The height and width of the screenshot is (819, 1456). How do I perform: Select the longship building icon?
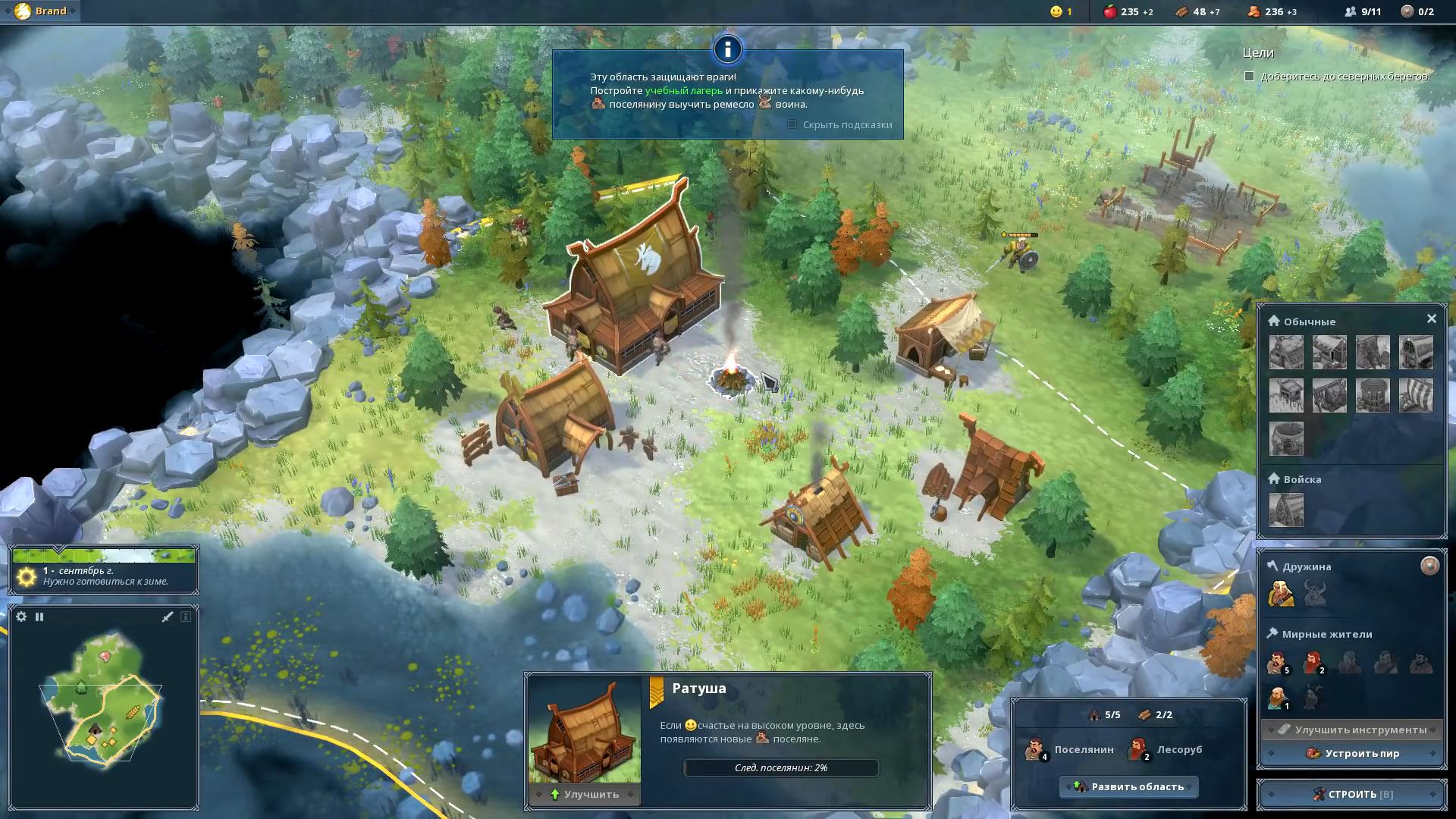[x=1415, y=395]
